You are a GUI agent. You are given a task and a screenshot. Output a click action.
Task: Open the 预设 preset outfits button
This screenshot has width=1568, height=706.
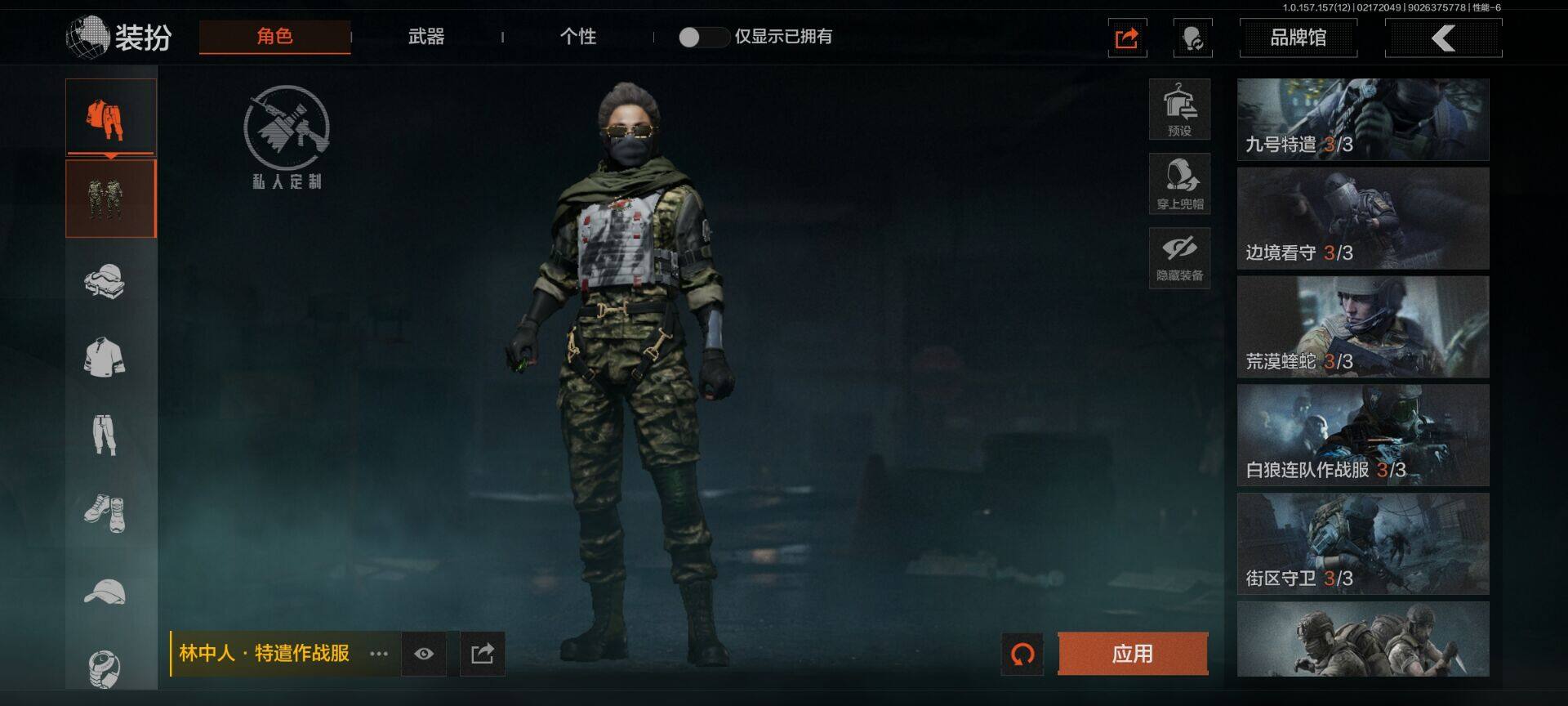pyautogui.click(x=1179, y=109)
